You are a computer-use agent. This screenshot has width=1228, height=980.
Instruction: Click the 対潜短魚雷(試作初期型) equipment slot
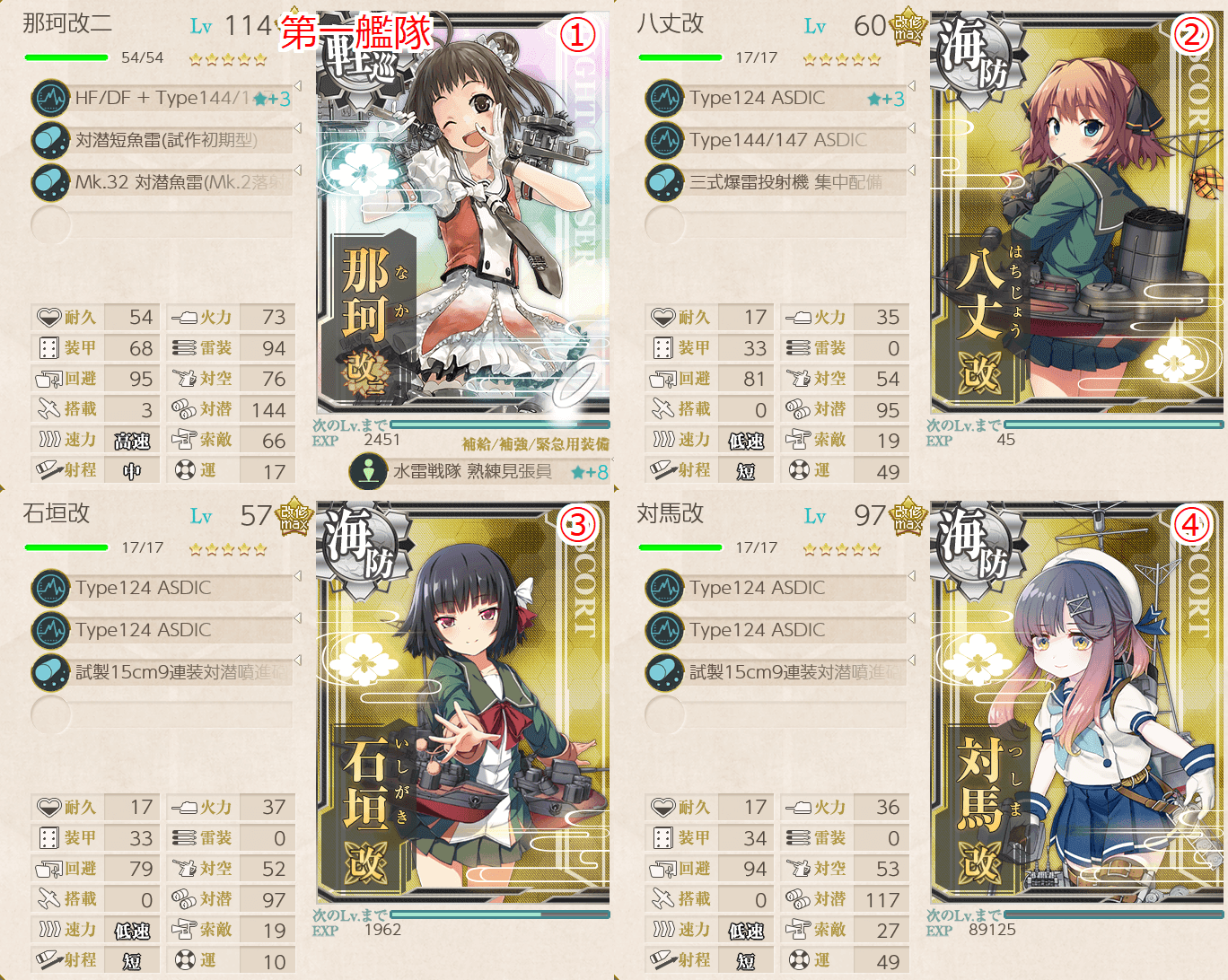[x=163, y=140]
